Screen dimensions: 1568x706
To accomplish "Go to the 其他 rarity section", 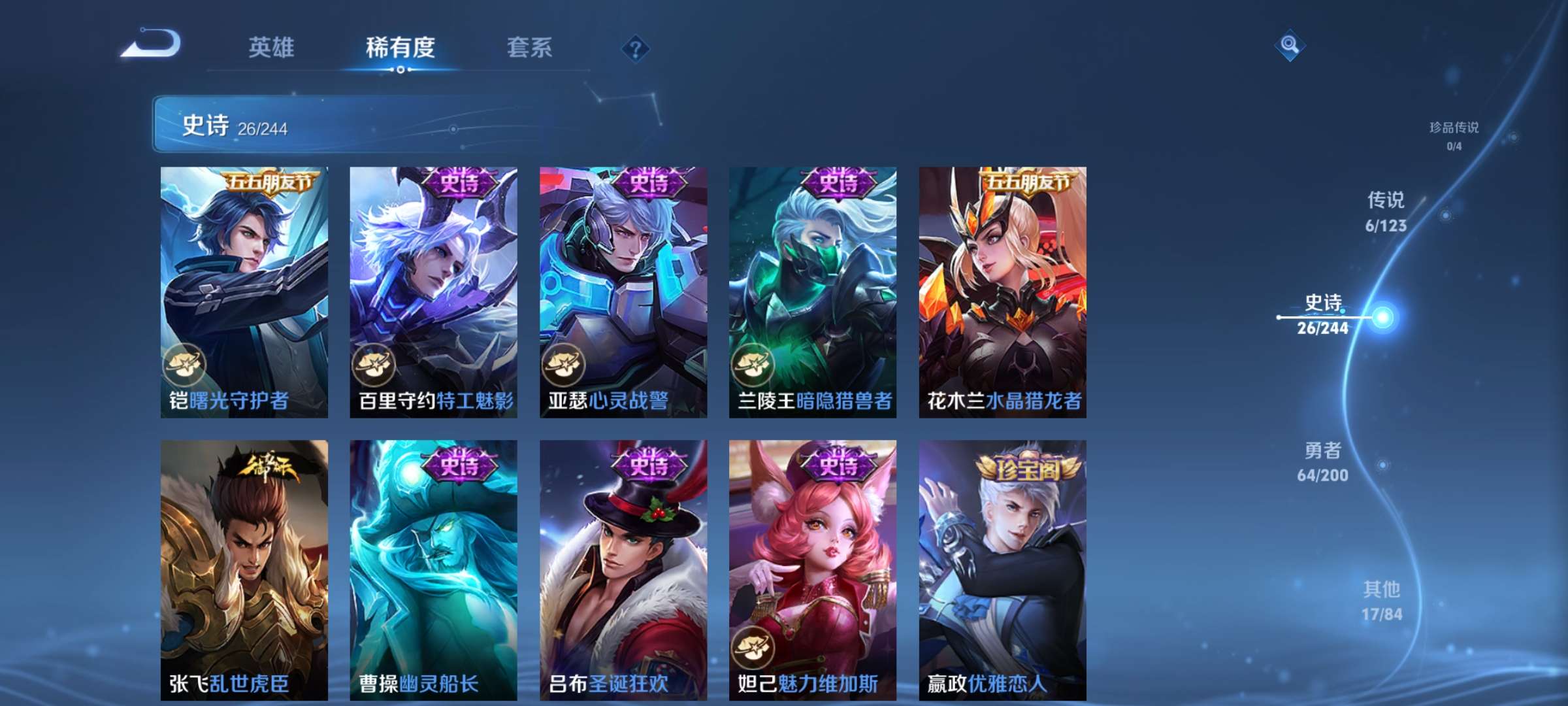I will coord(1382,601).
